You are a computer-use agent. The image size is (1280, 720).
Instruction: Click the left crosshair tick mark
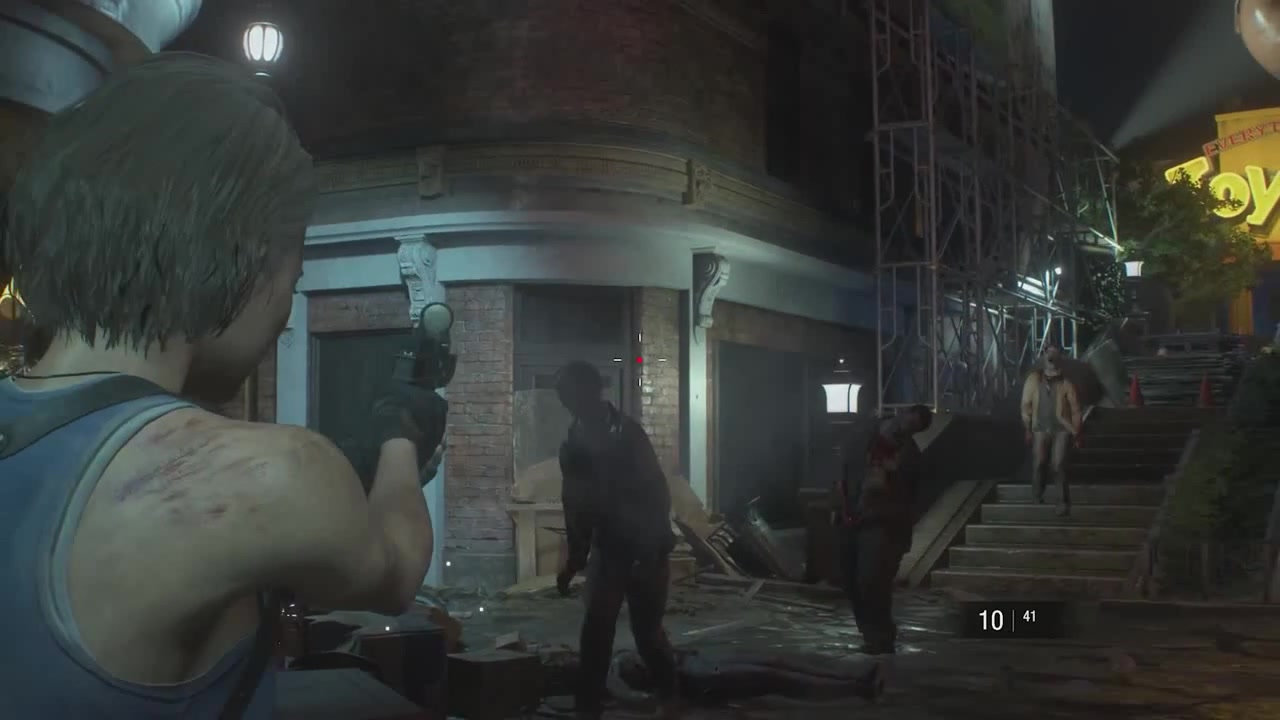[x=617, y=360]
